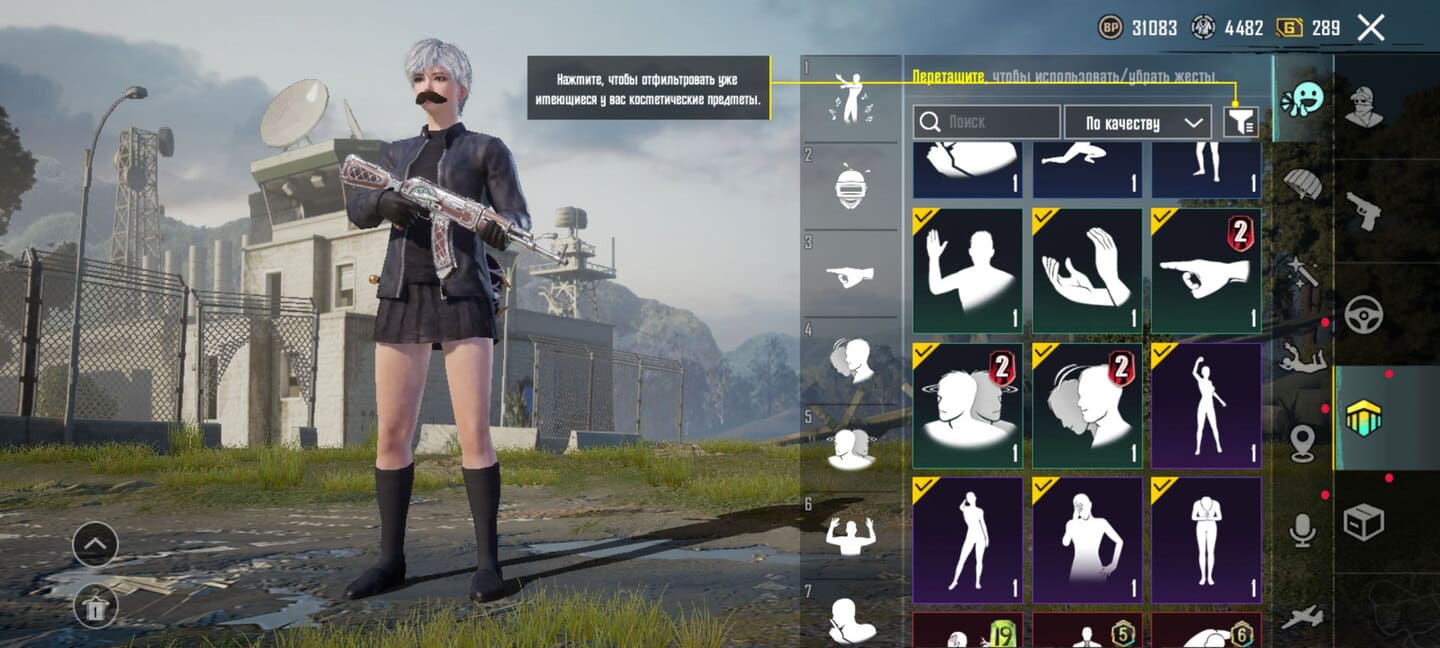This screenshot has height=648, width=1440.
Task: Open the box crate tab
Action: [x=1363, y=521]
